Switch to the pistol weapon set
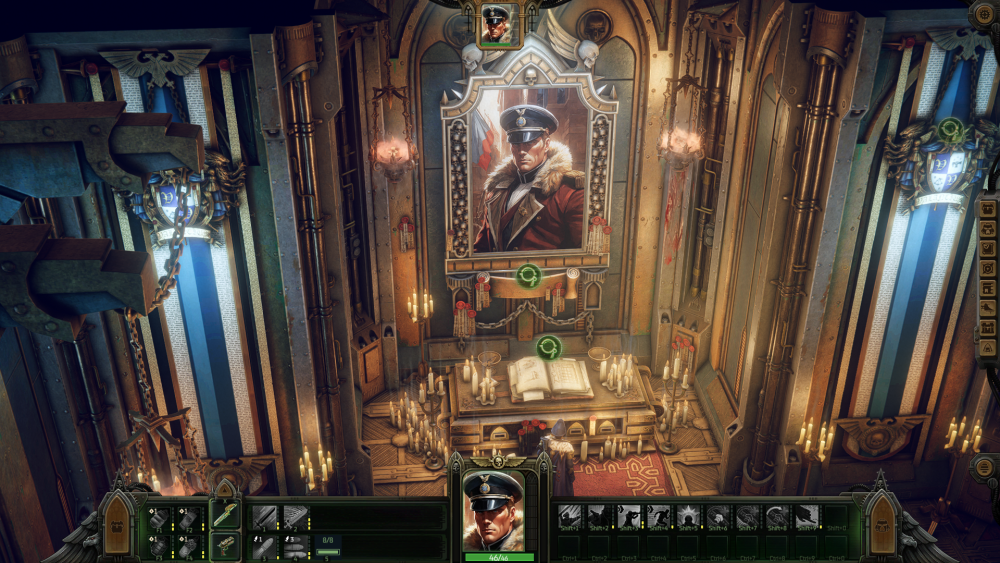 pyautogui.click(x=225, y=546)
